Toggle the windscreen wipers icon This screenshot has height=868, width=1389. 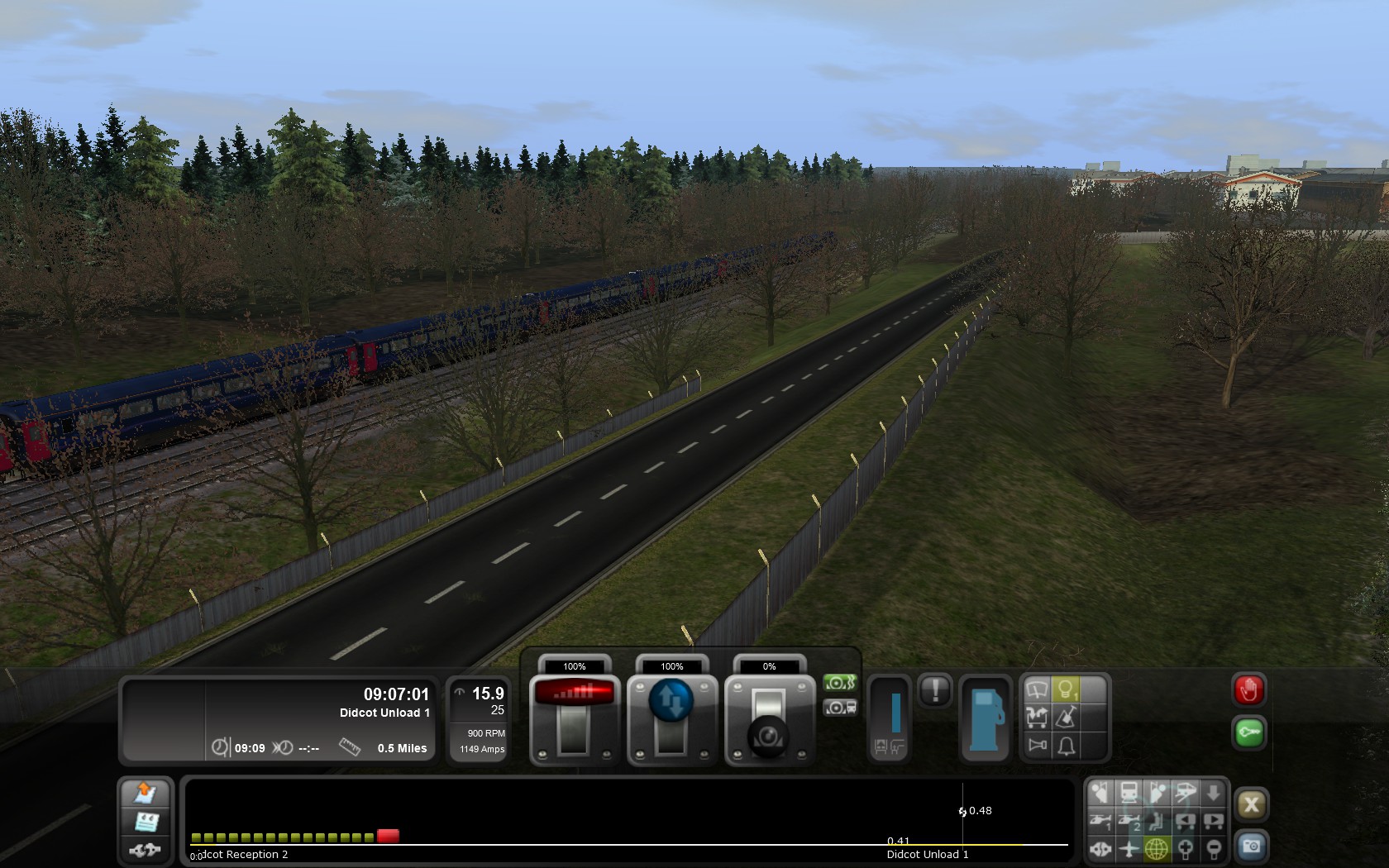tap(1037, 689)
